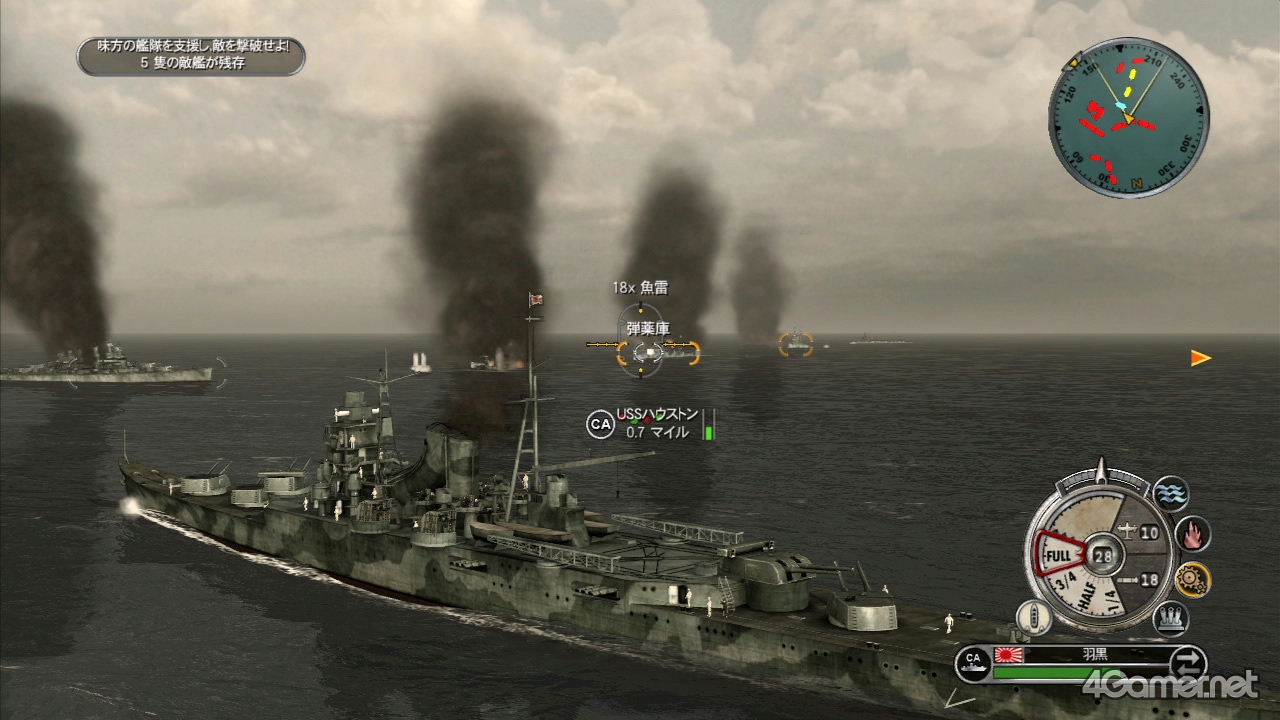The image size is (1280, 720).
Task: Click the CA cruiser class icon by ship name
Action: 973,662
